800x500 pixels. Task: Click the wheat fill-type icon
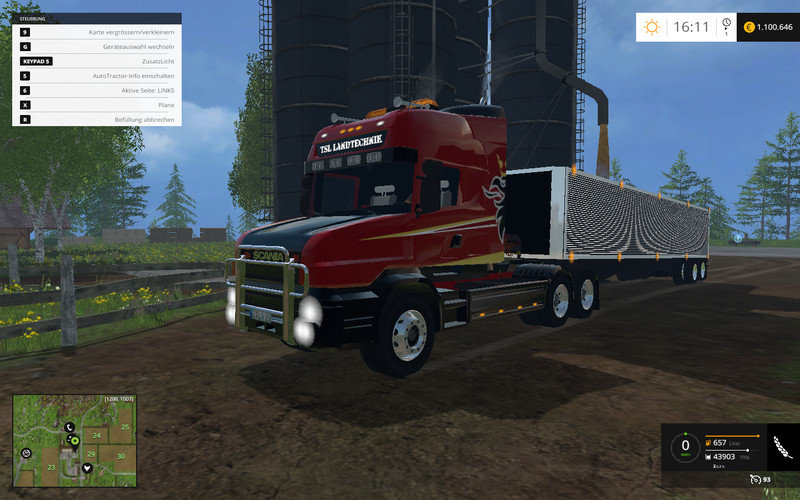[x=779, y=446]
